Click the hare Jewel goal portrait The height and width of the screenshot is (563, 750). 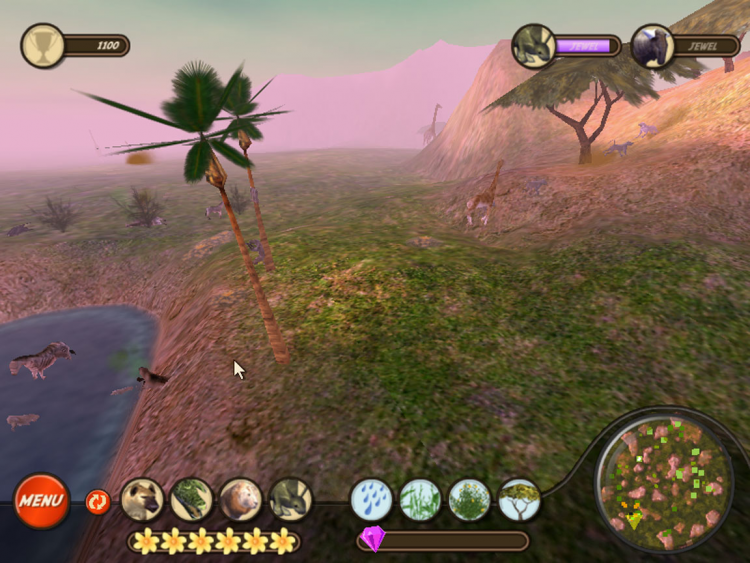(533, 46)
